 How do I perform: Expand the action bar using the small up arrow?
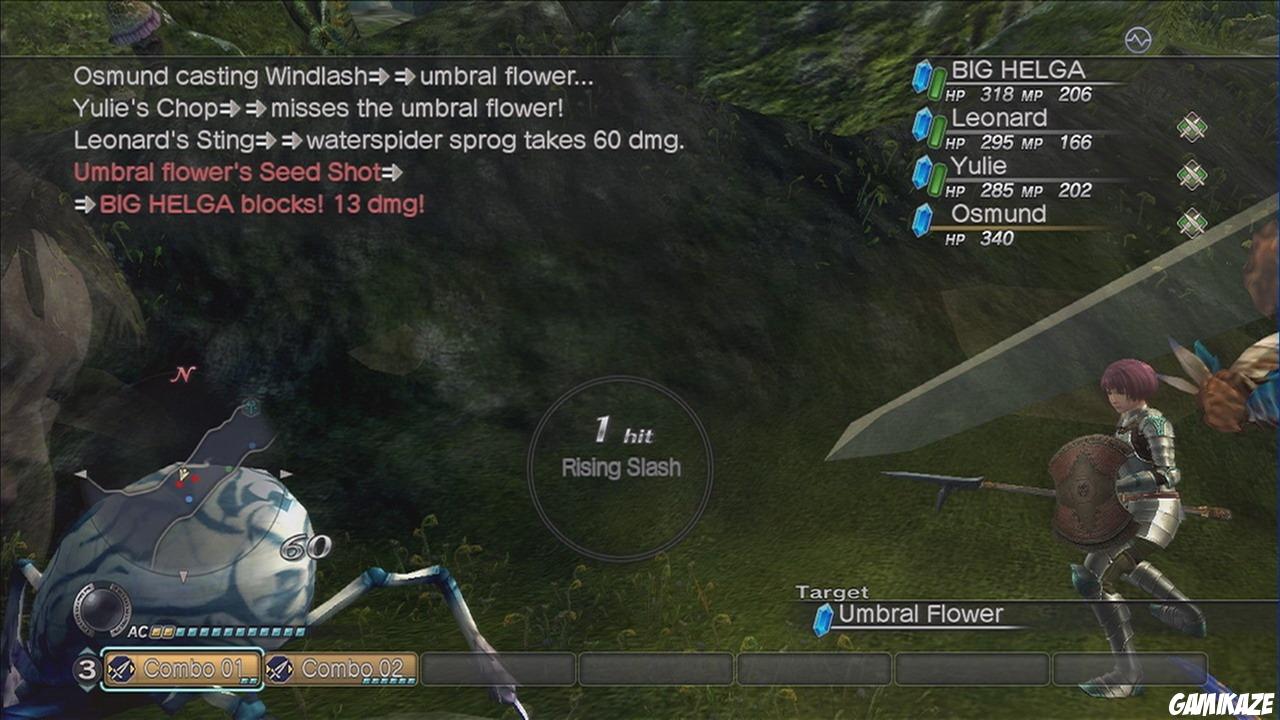click(87, 650)
